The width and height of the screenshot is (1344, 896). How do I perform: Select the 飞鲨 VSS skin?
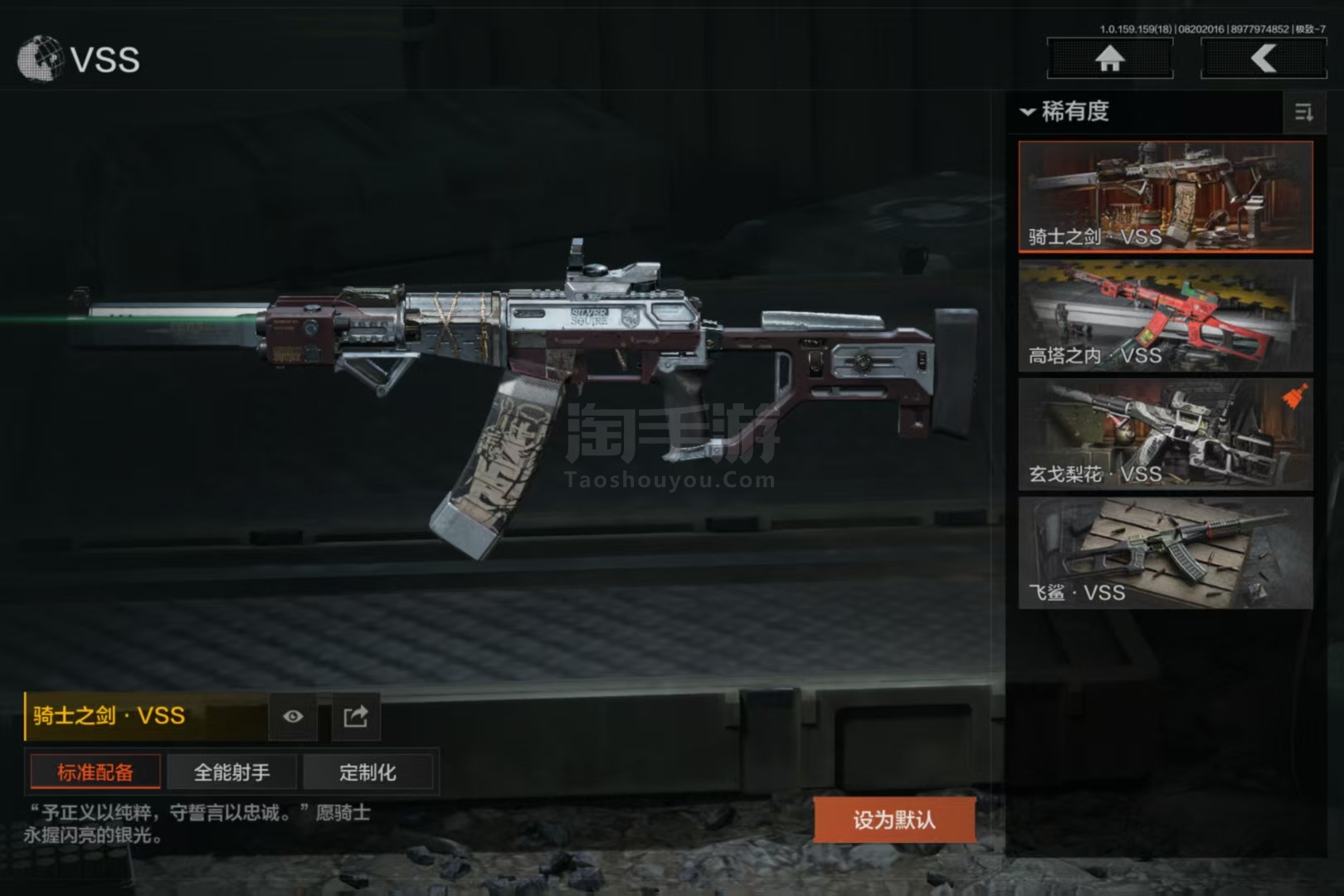pos(1165,553)
